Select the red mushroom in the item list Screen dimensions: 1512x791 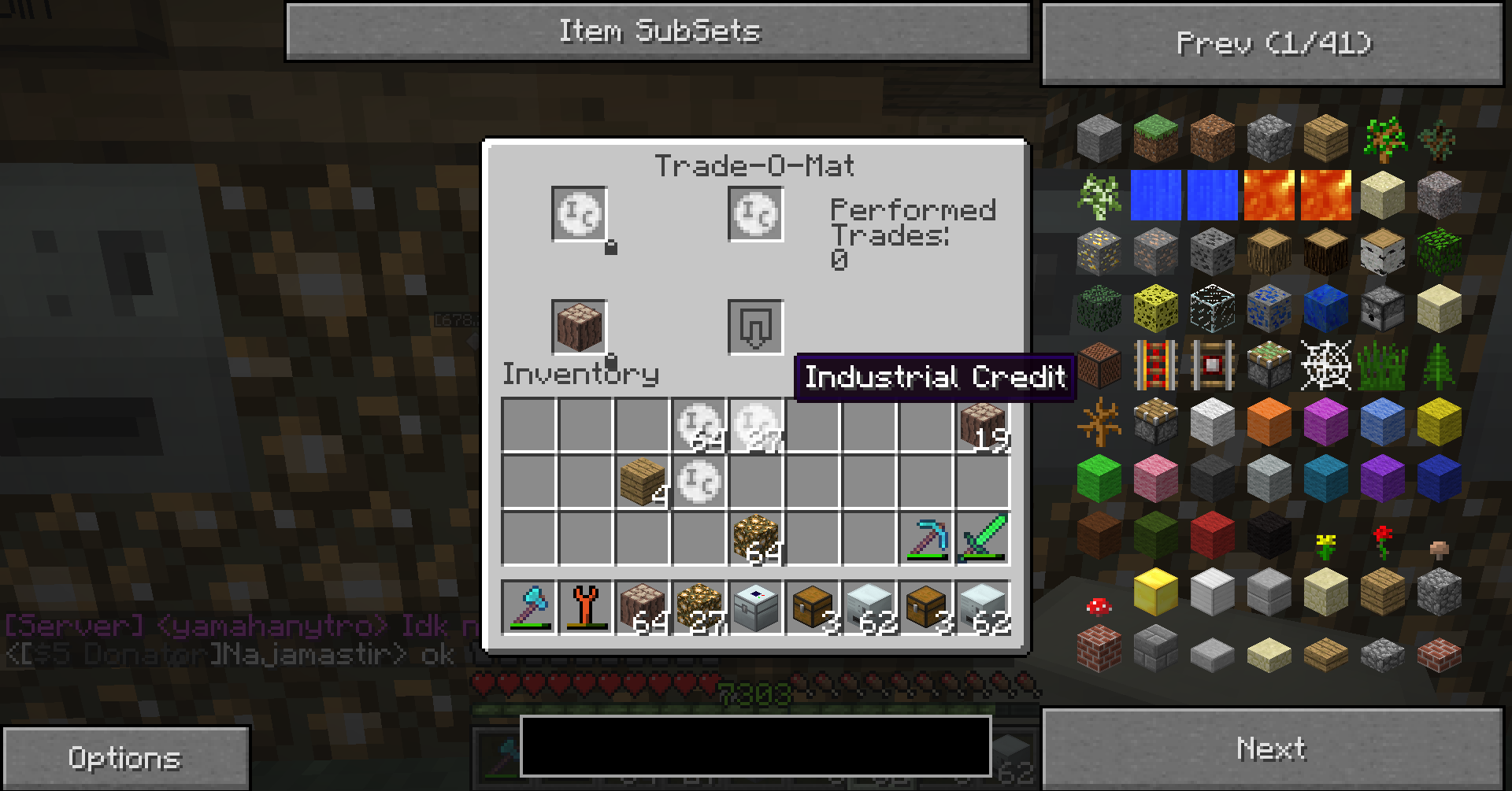point(1099,606)
